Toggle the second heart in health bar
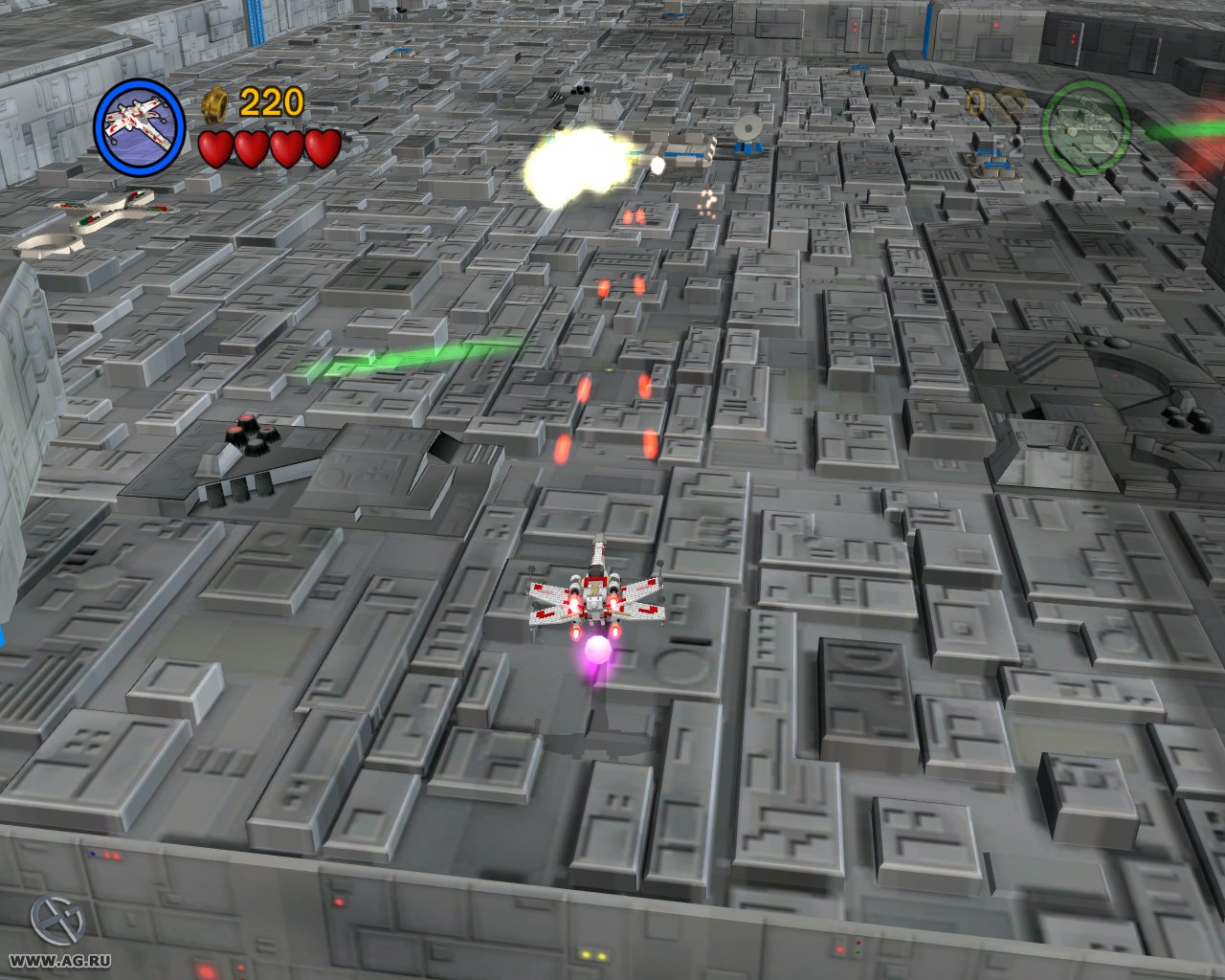This screenshot has width=1225, height=980. tap(250, 150)
